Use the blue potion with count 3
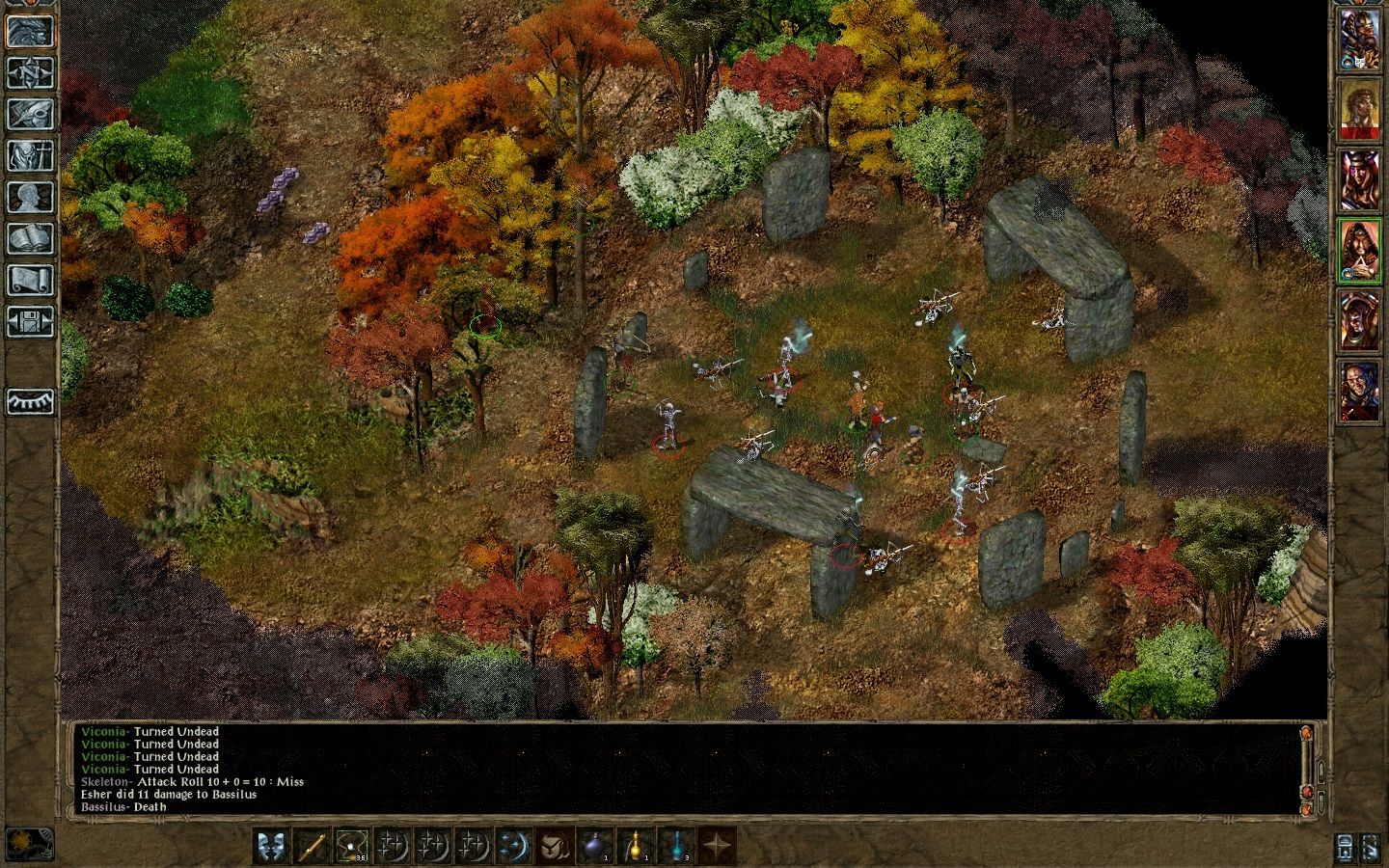Screen dimensions: 1389x868 tap(677, 846)
